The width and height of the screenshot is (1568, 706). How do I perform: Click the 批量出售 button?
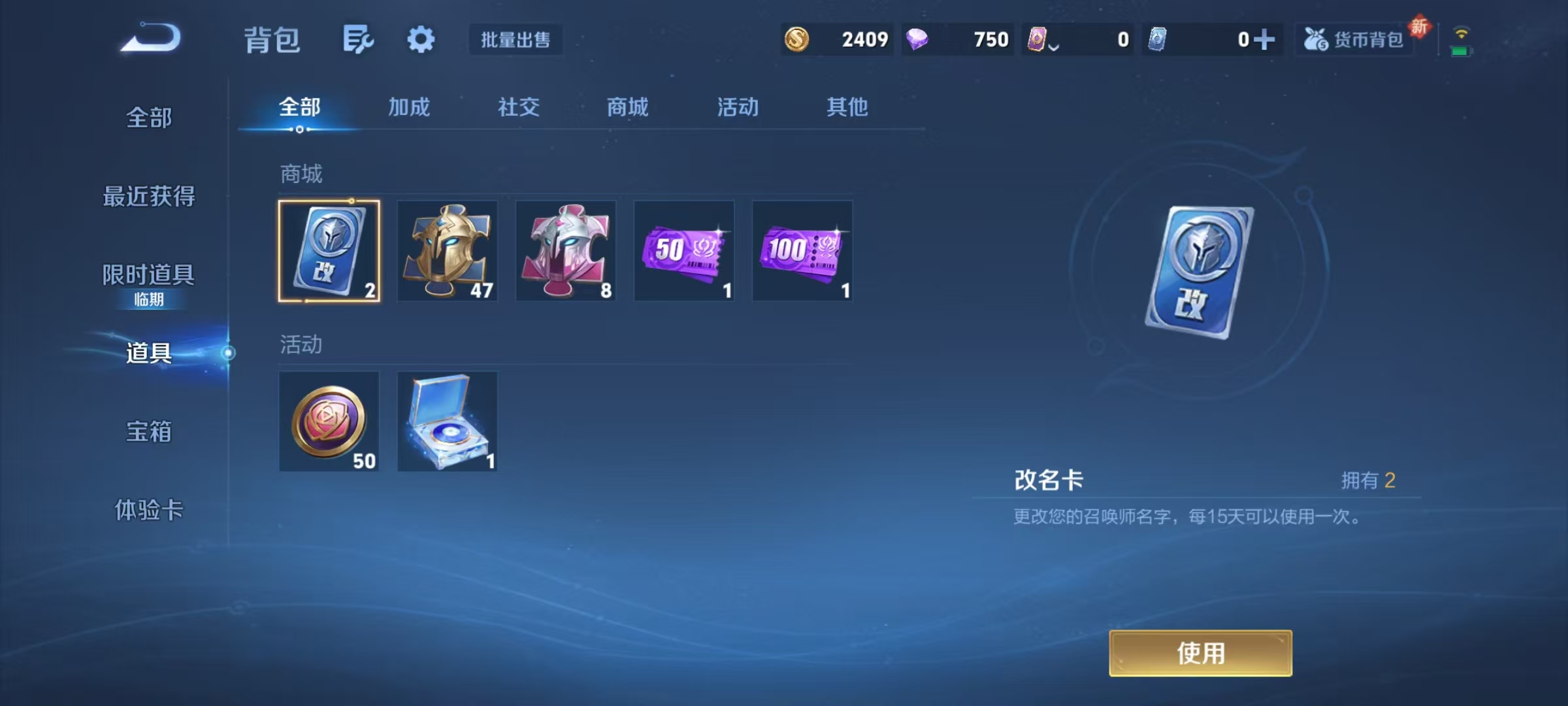[515, 40]
